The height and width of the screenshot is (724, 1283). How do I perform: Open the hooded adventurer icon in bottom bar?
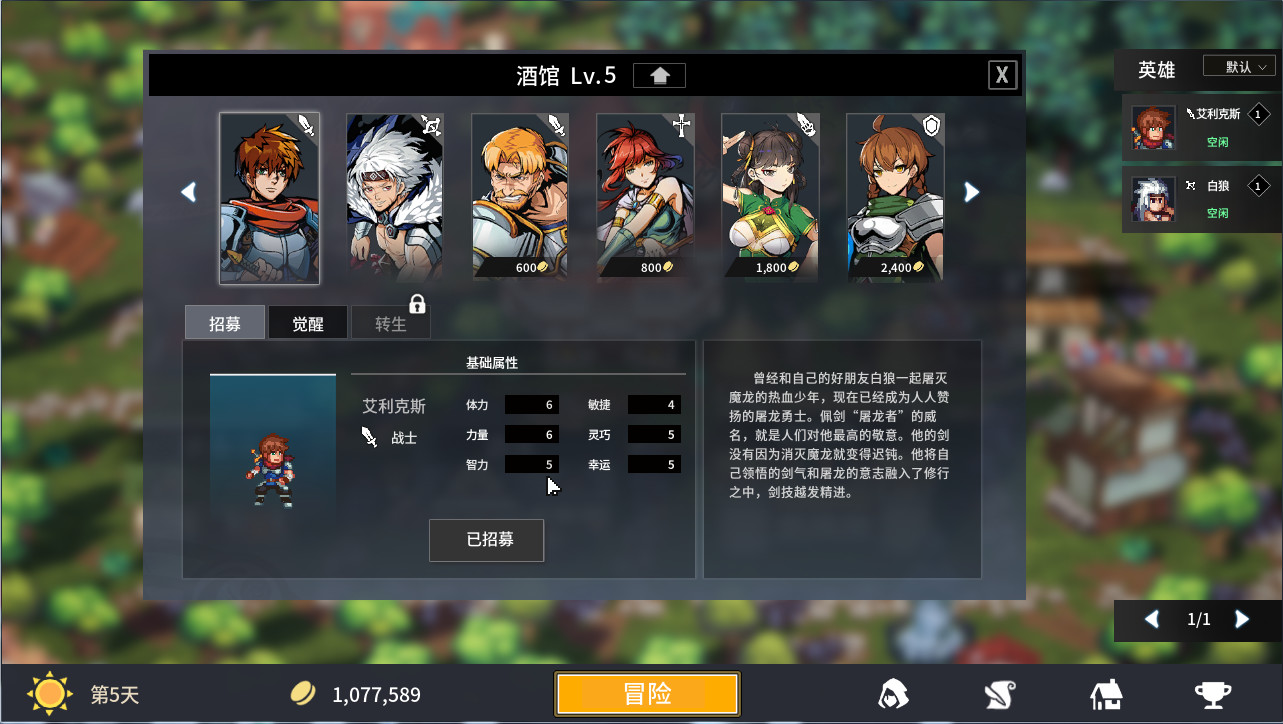(891, 693)
